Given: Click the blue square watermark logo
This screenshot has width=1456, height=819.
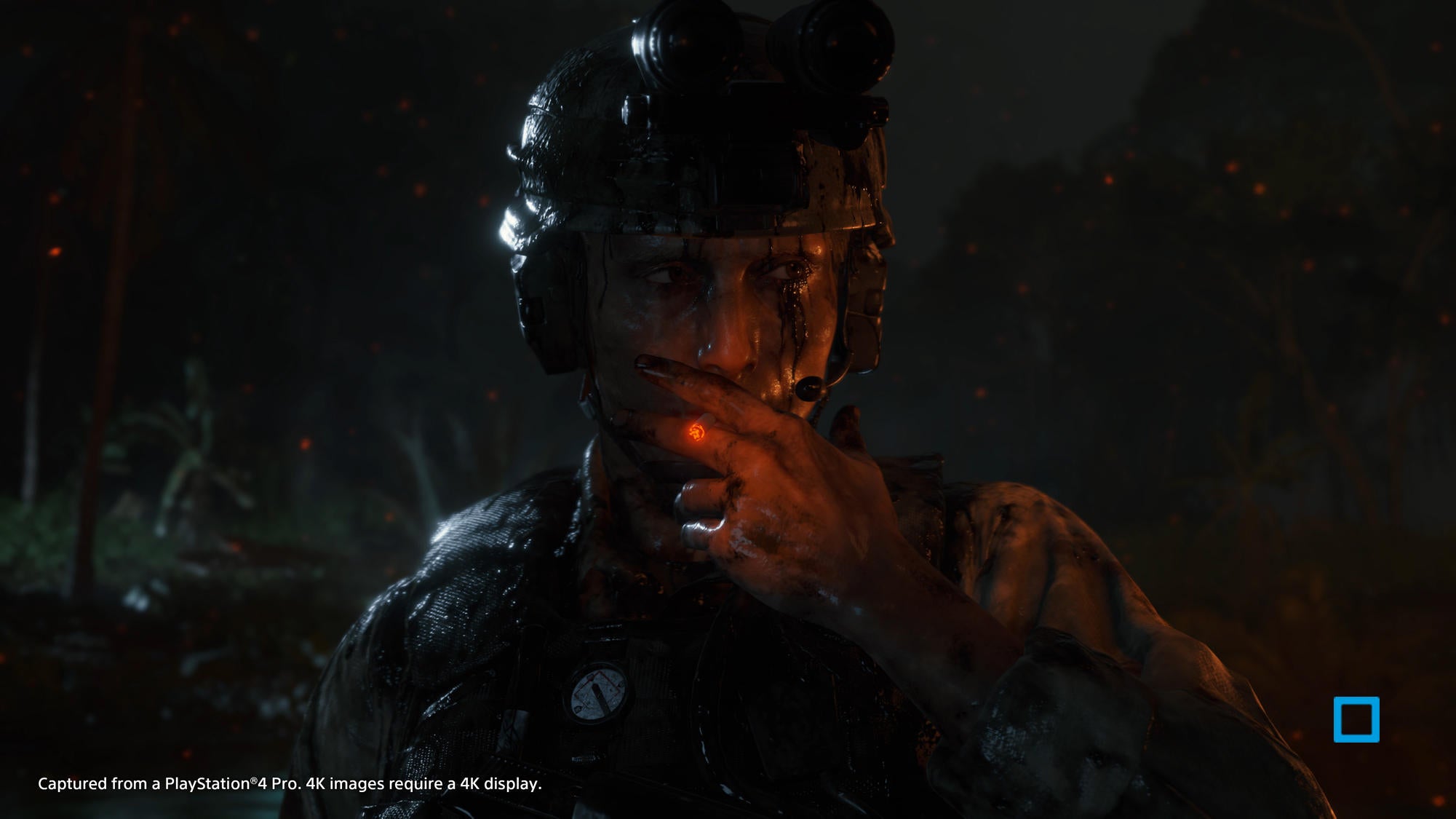Looking at the screenshot, I should pyautogui.click(x=1356, y=719).
